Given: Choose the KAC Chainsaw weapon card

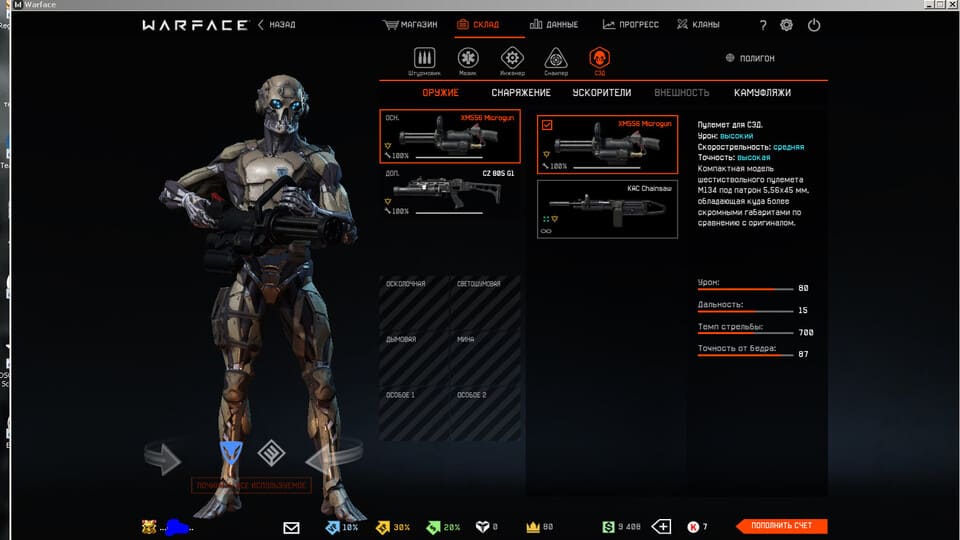Looking at the screenshot, I should 607,208.
